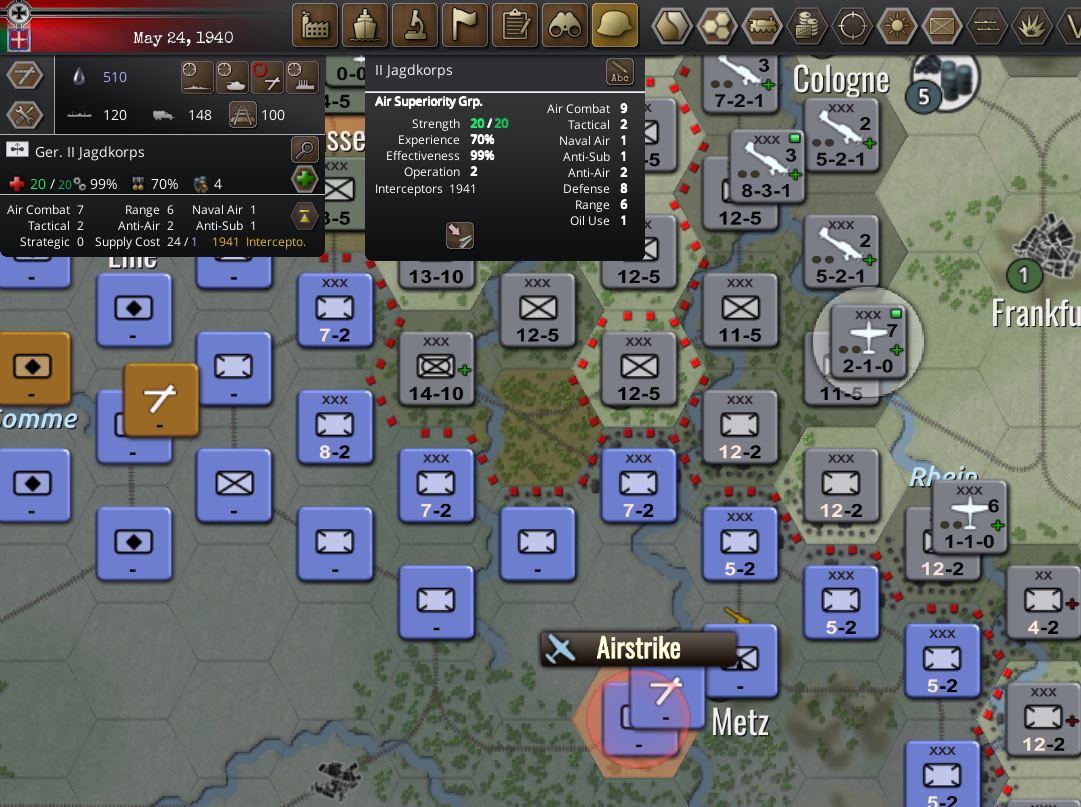
Task: Toggle the locomotive map filter
Action: click(762, 25)
